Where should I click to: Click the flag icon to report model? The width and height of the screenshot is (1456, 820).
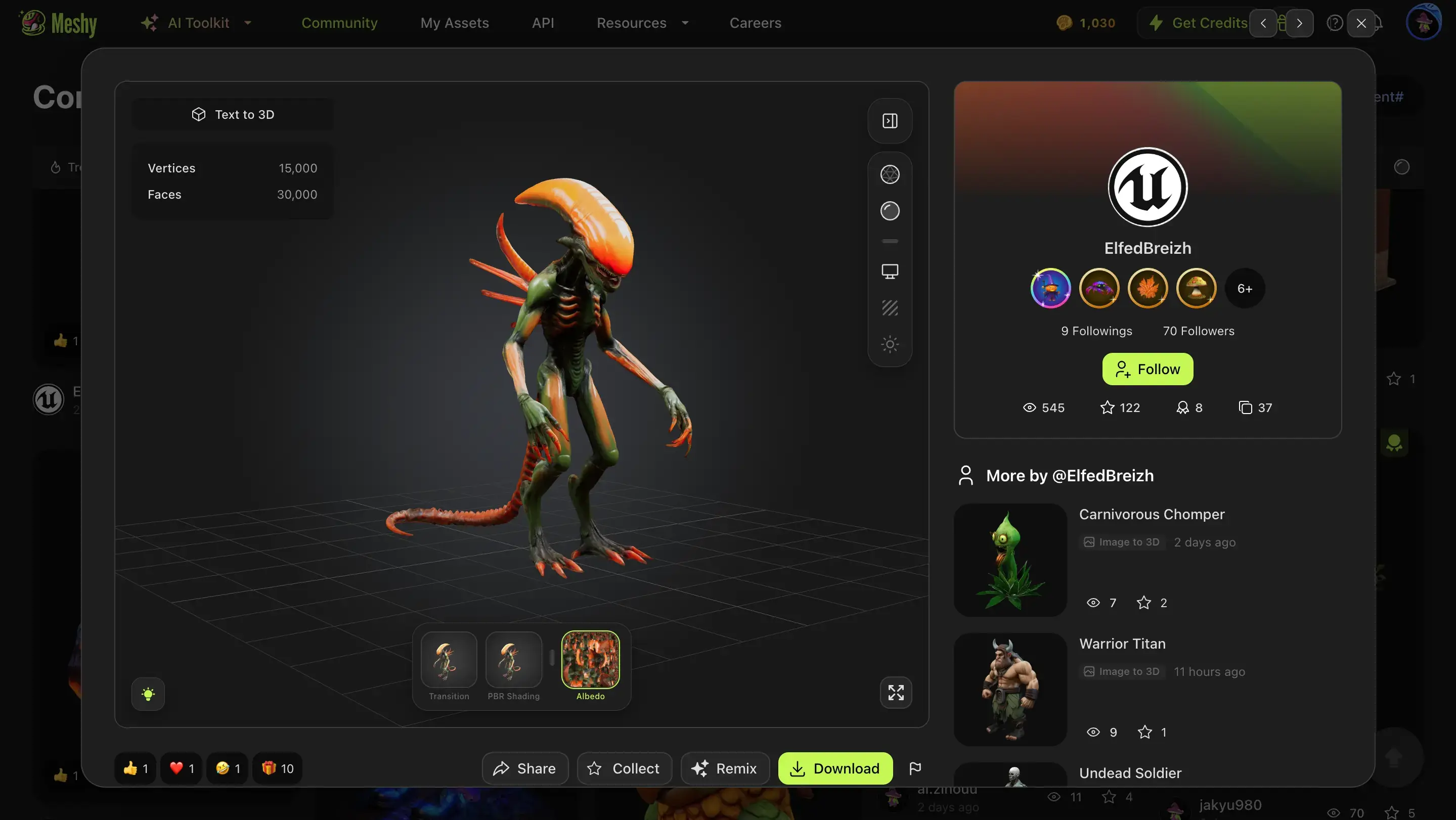click(916, 768)
